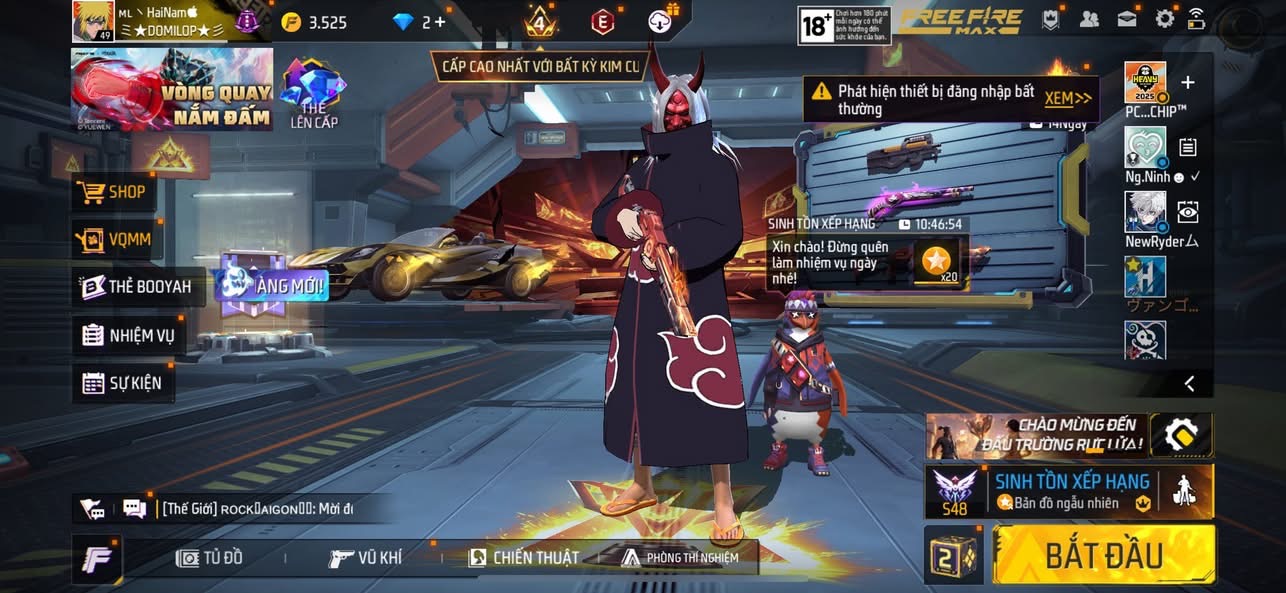Open the SỰ KIỆN events menu
The height and width of the screenshot is (593, 1286).
tap(122, 383)
